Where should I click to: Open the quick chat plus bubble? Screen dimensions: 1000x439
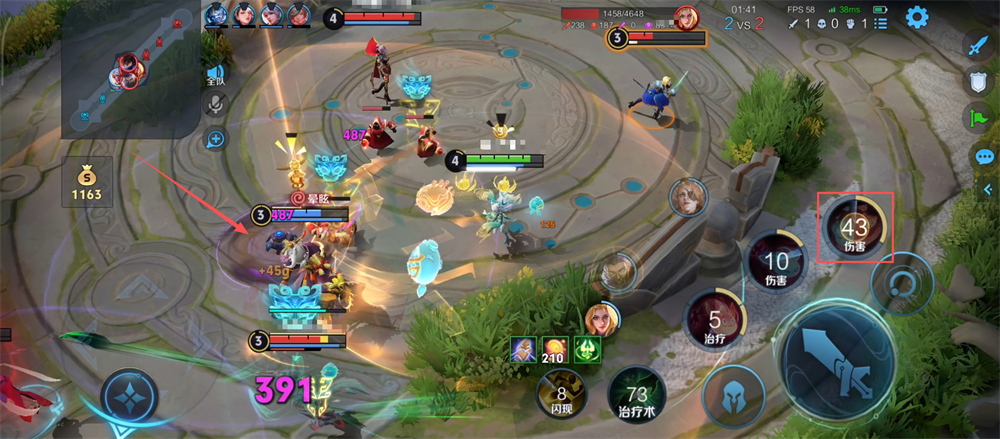click(x=216, y=138)
